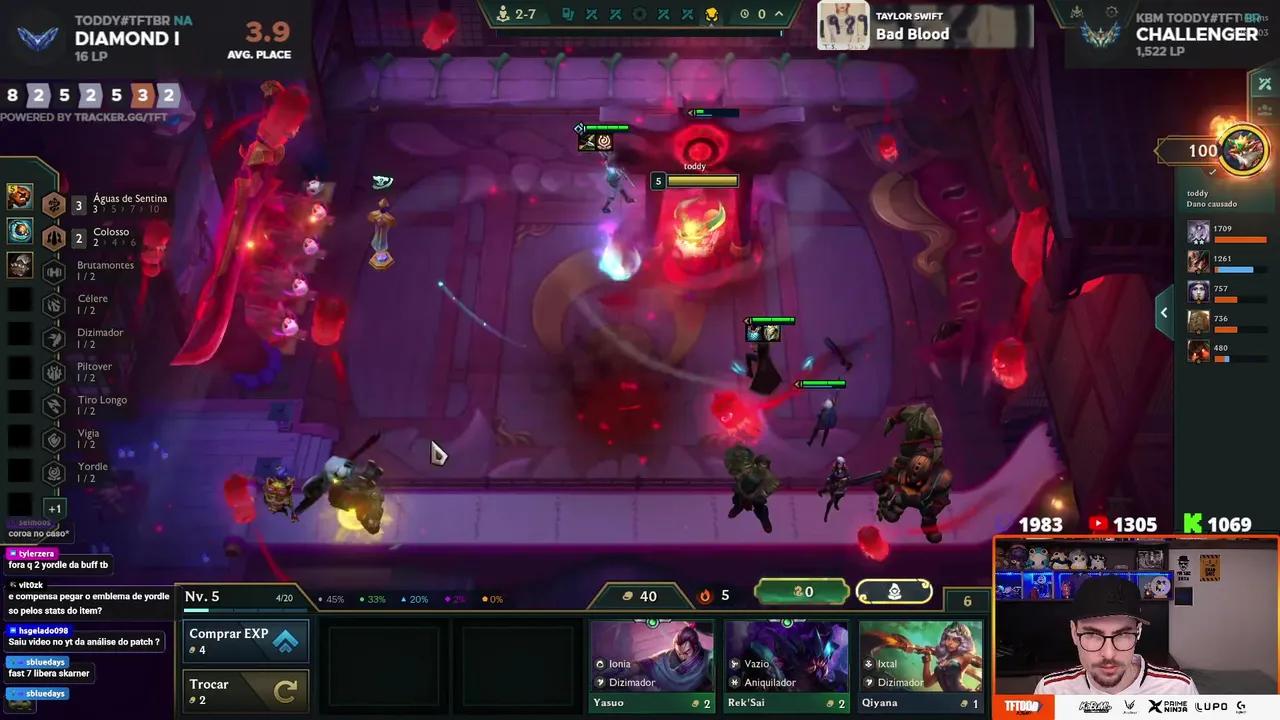The image size is (1280, 720).
Task: Click the win-streak flame icon
Action: click(705, 594)
